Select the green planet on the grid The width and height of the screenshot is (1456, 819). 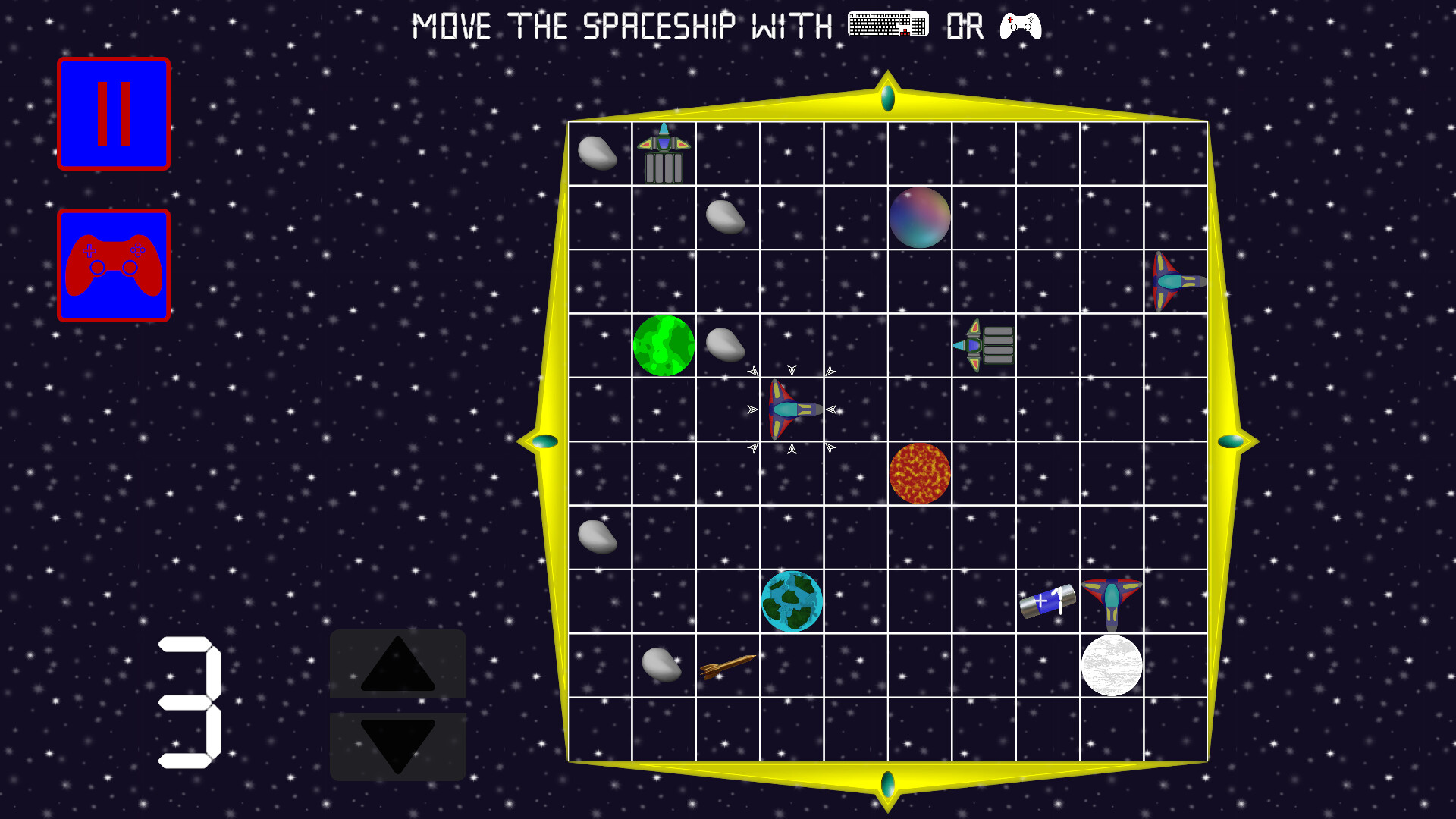click(664, 345)
